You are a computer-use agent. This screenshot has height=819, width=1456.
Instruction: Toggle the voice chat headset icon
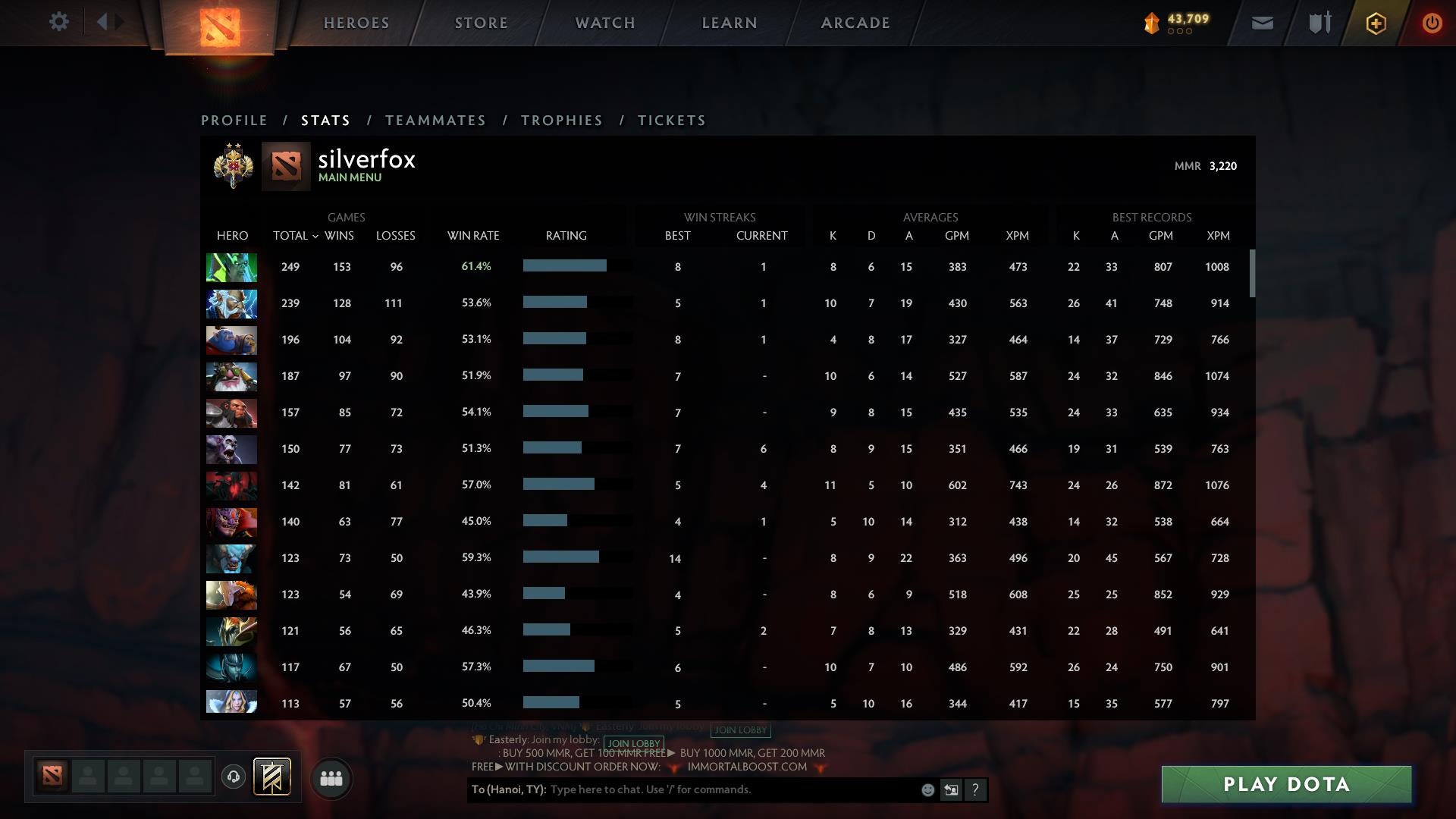tap(233, 778)
